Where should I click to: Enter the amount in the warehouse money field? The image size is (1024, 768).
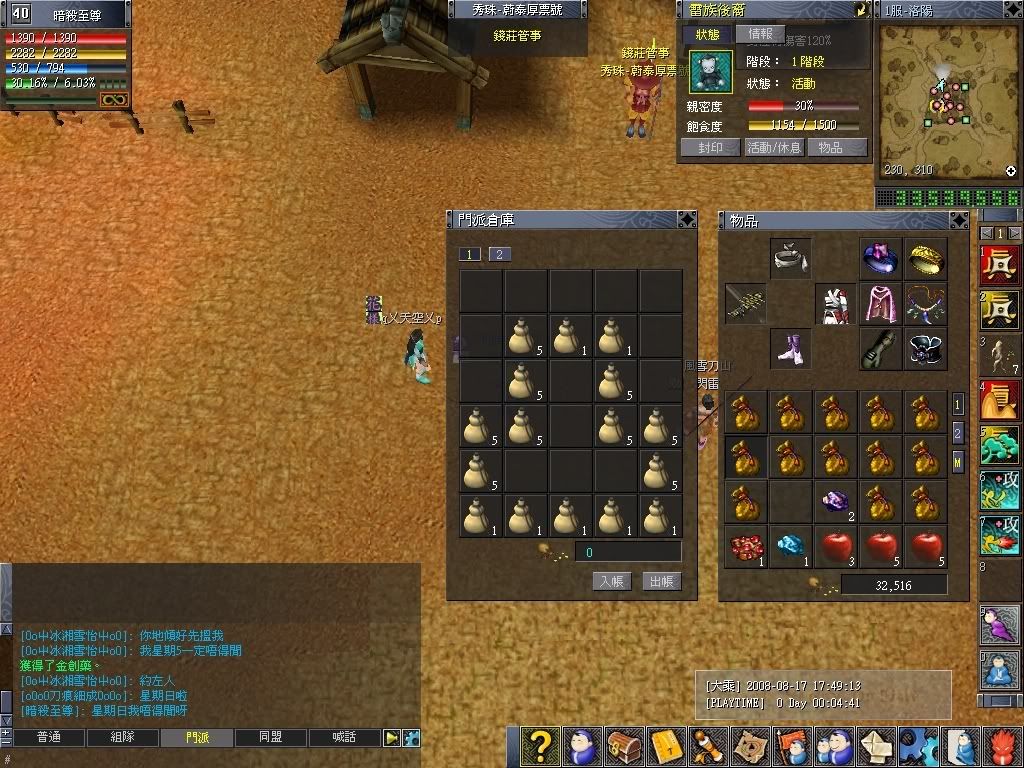[627, 552]
